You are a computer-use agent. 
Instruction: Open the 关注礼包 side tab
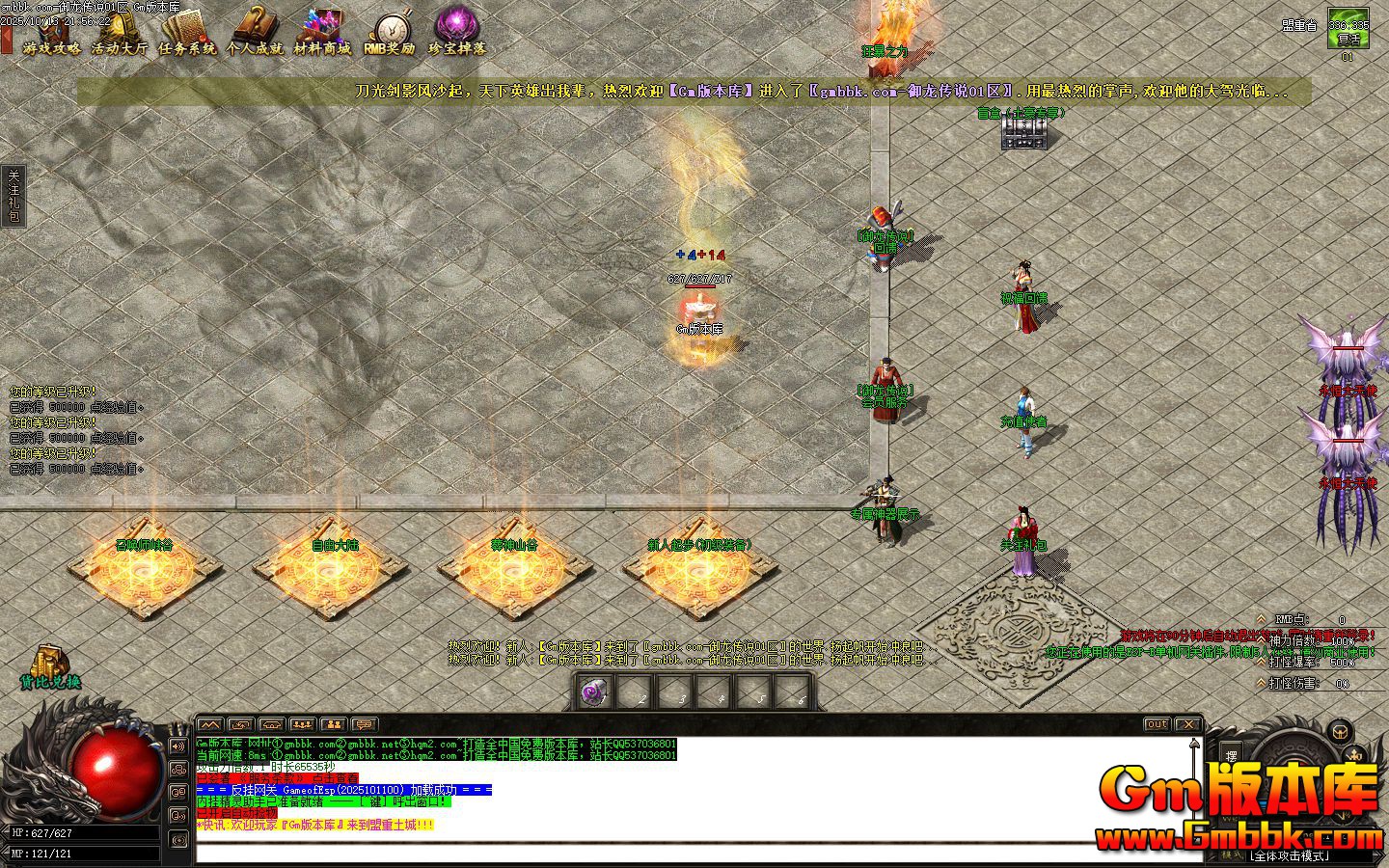coord(14,196)
